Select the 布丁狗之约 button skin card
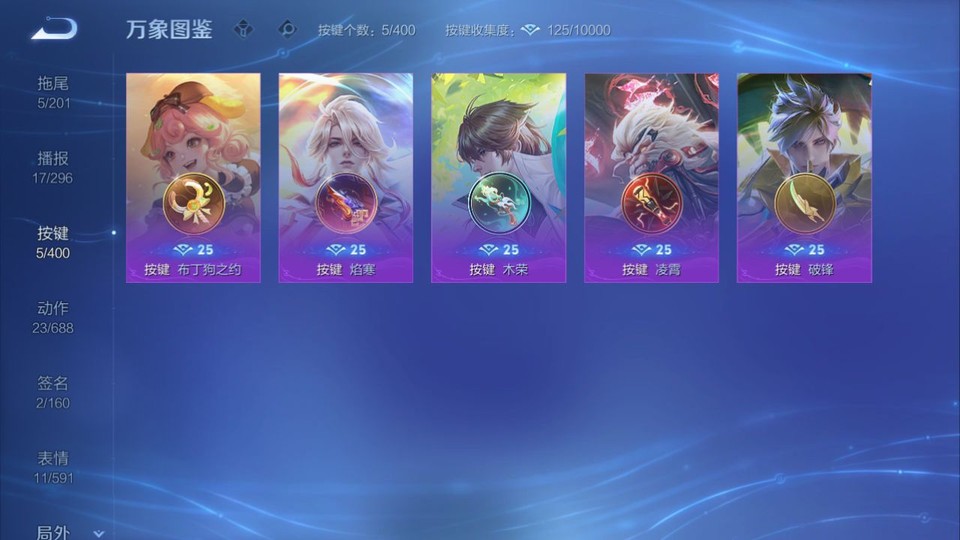Screen dimensions: 960x540 (x=193, y=177)
